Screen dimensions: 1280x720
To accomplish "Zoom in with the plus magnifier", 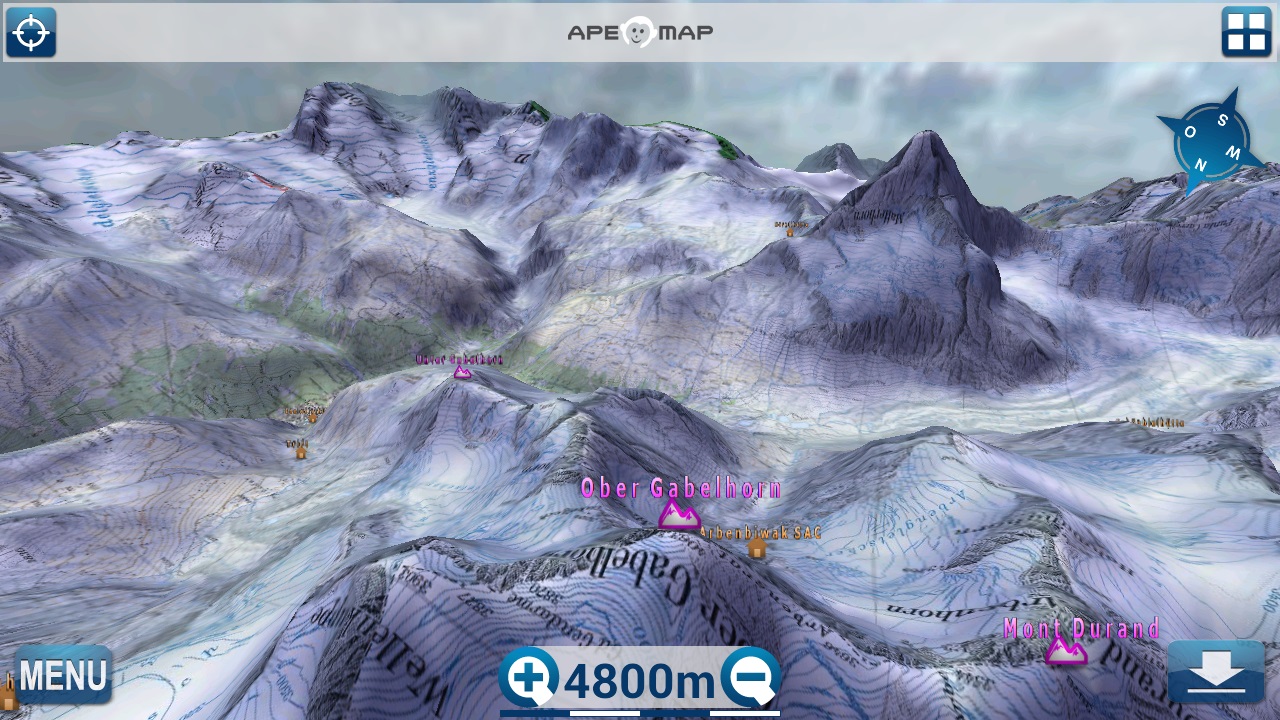I will [529, 678].
